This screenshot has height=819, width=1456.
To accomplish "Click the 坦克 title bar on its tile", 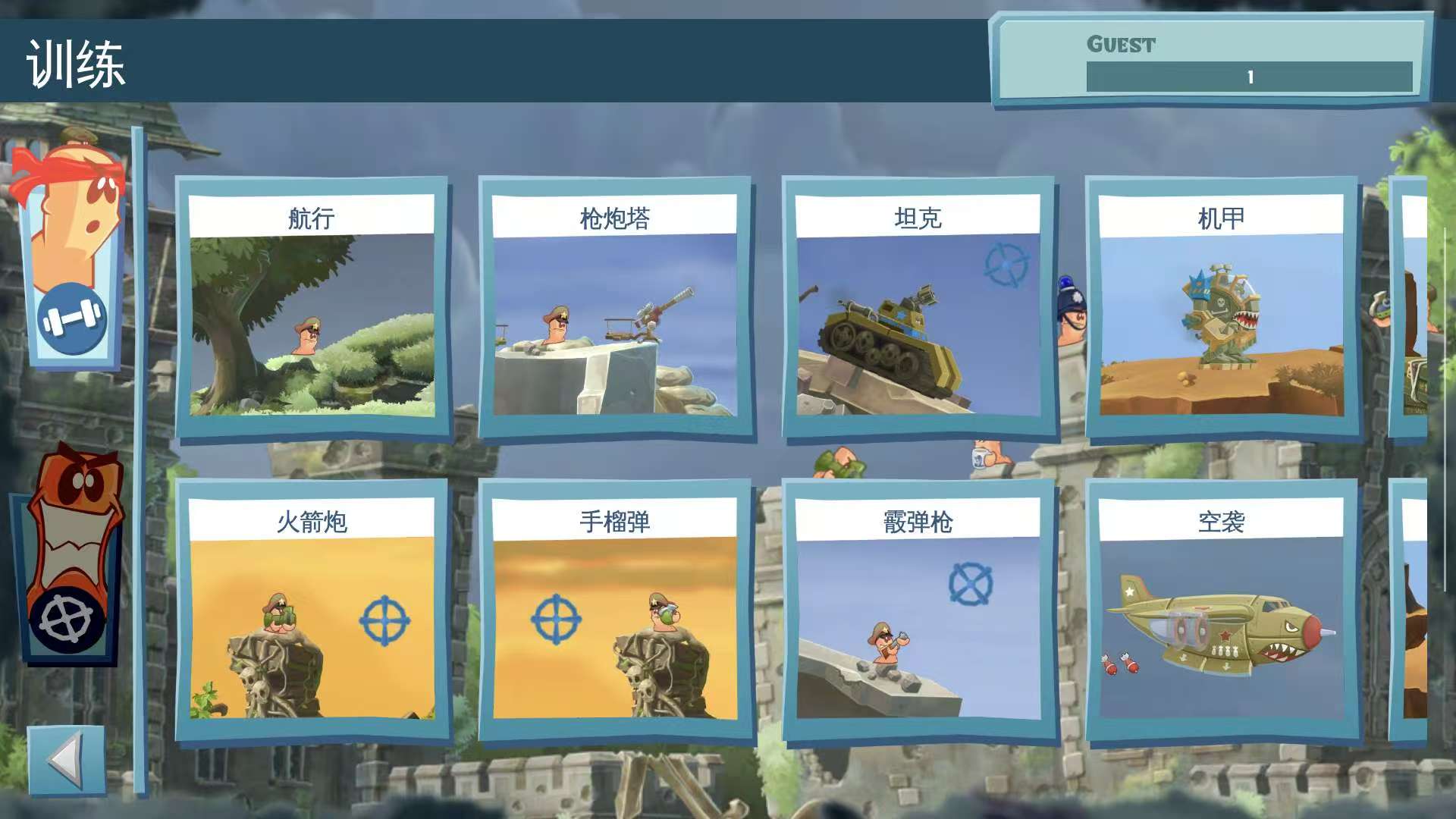I will [x=918, y=215].
